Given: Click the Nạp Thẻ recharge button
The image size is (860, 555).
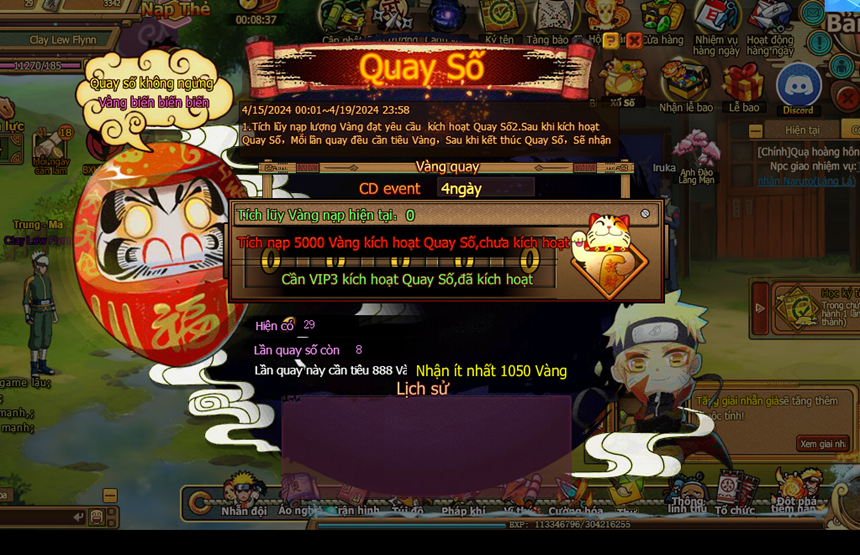Looking at the screenshot, I should pos(176,10).
